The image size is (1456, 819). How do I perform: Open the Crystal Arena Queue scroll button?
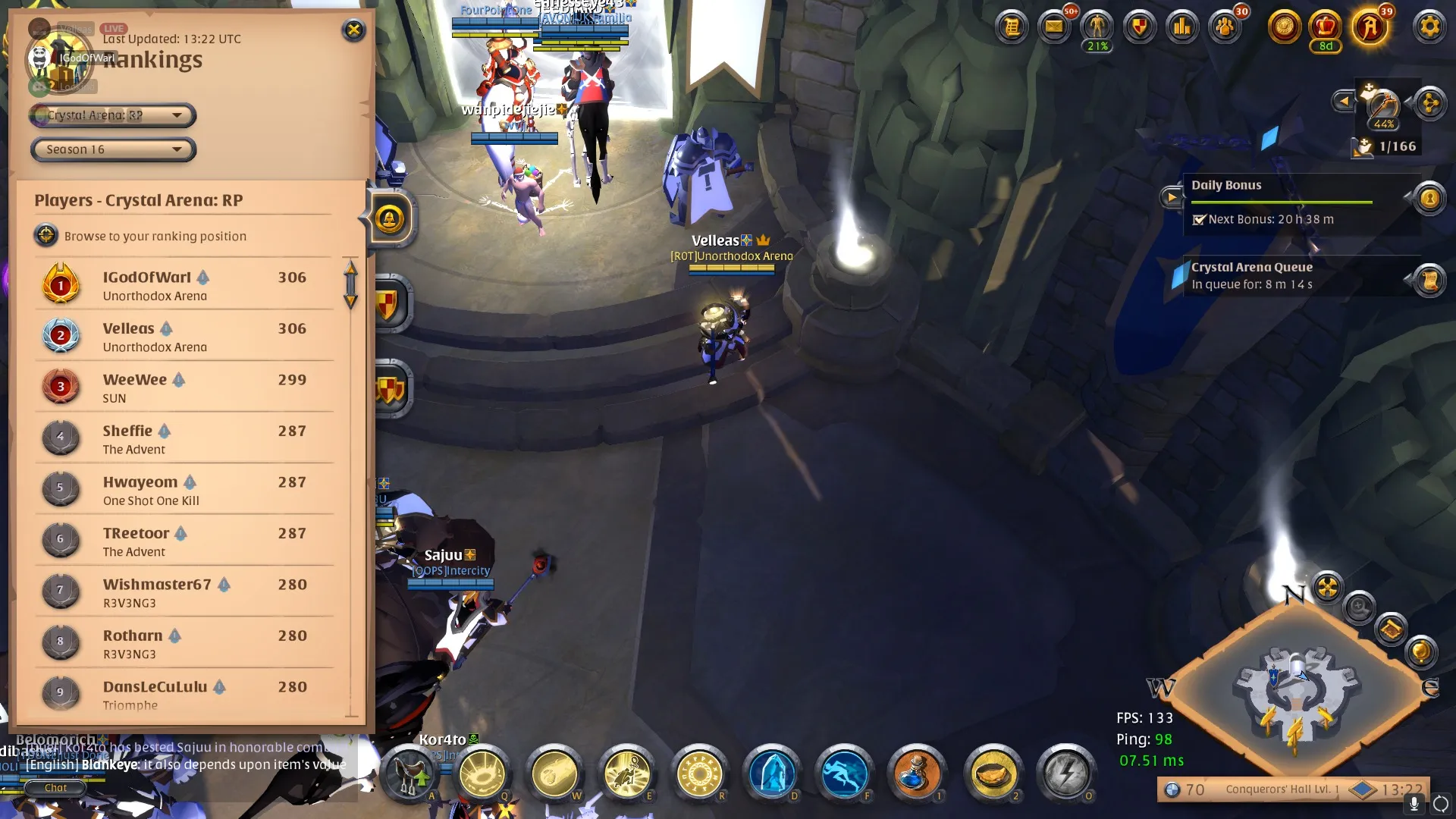1429,281
